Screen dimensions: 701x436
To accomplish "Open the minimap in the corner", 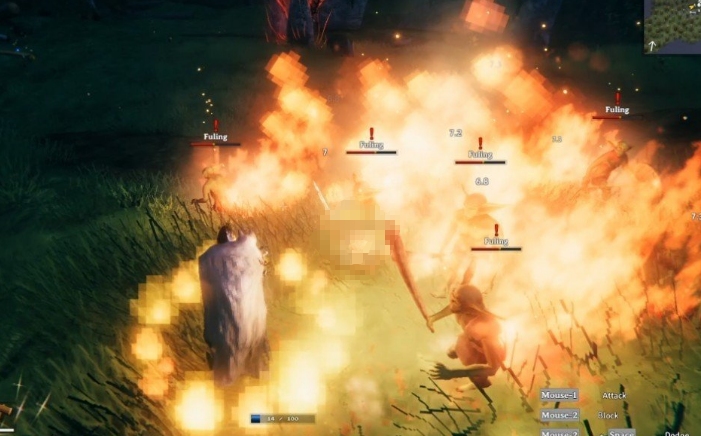I will 674,25.
